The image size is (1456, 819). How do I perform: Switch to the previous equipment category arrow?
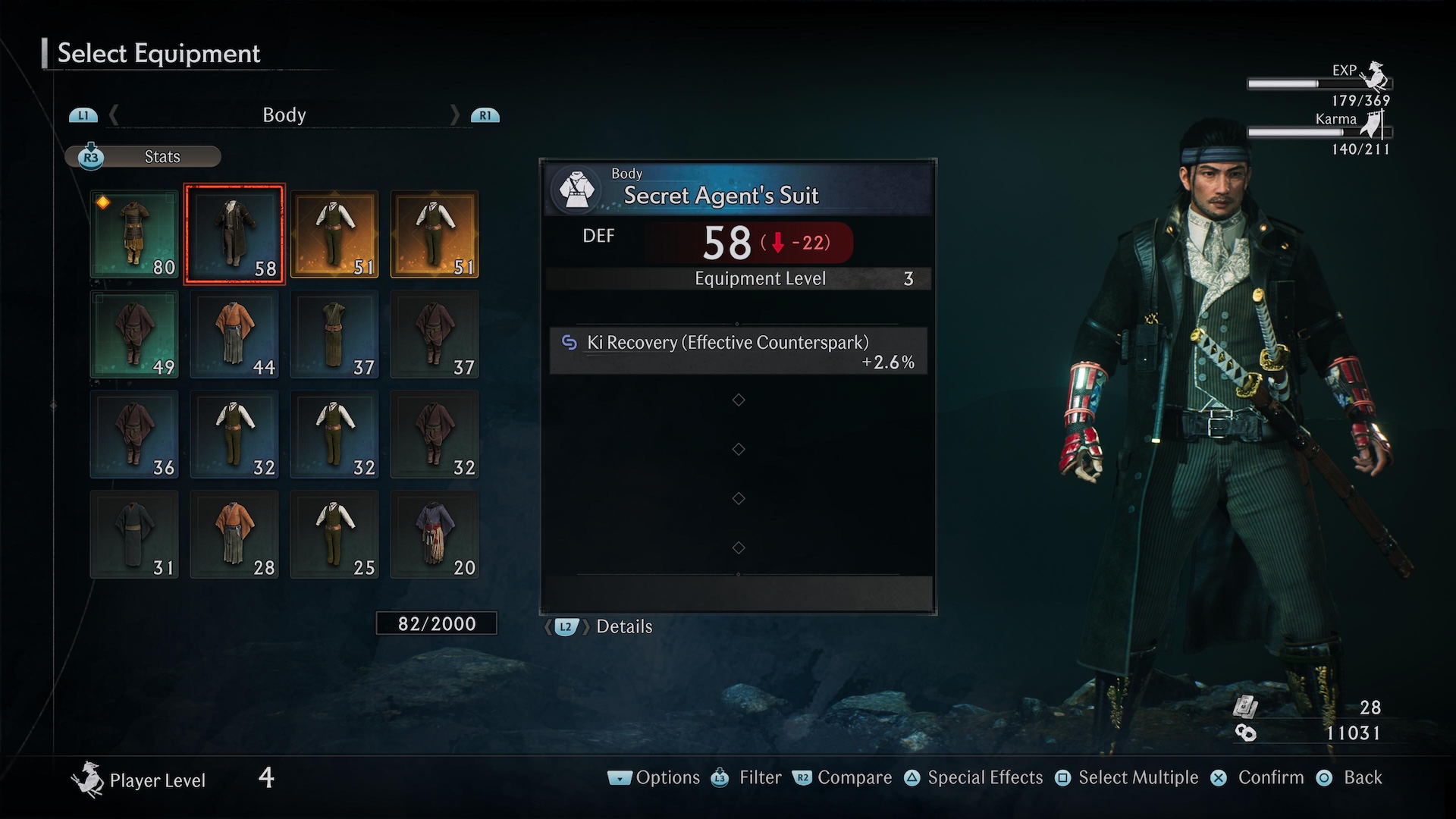tap(114, 115)
